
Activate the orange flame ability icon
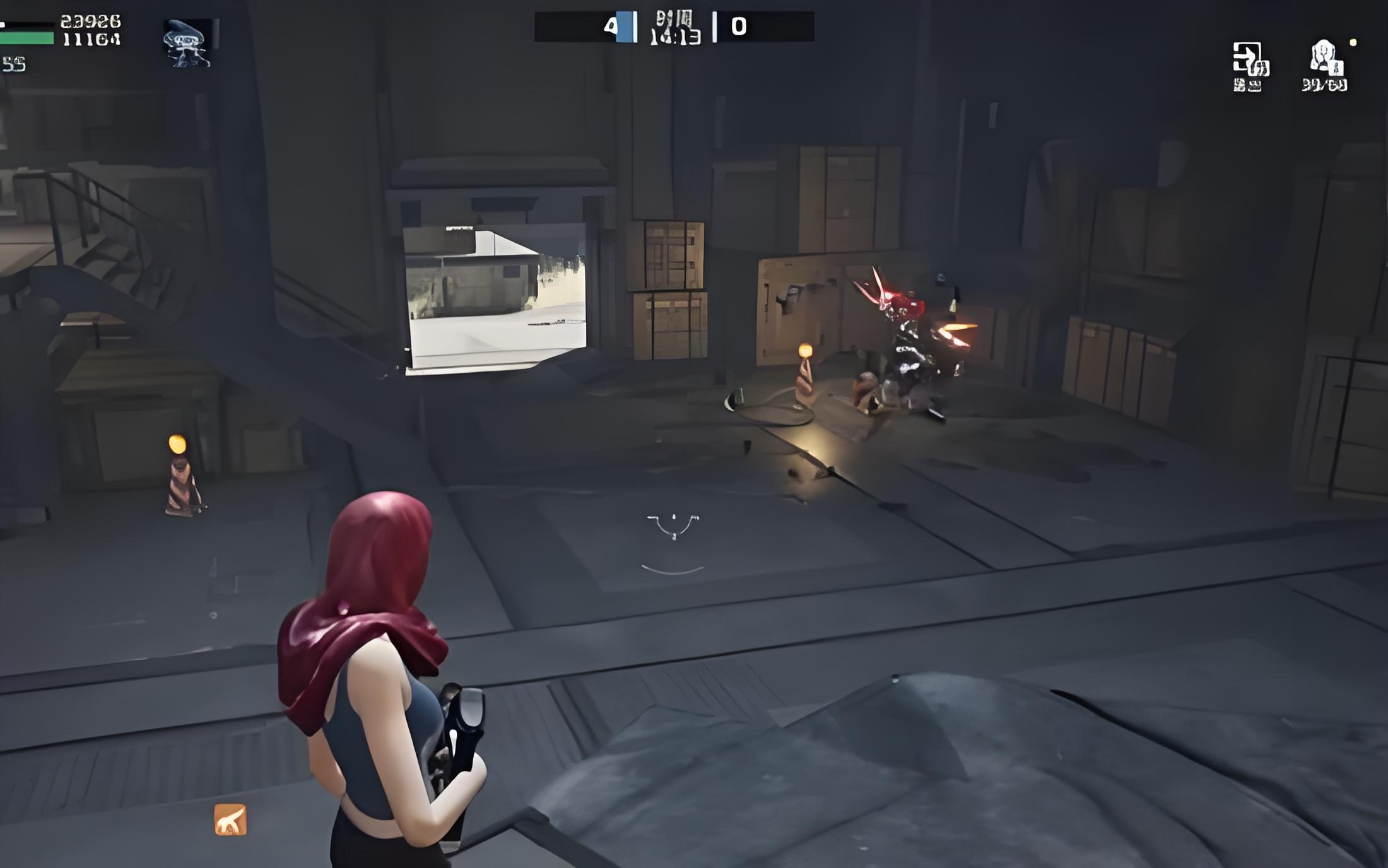coord(230,819)
